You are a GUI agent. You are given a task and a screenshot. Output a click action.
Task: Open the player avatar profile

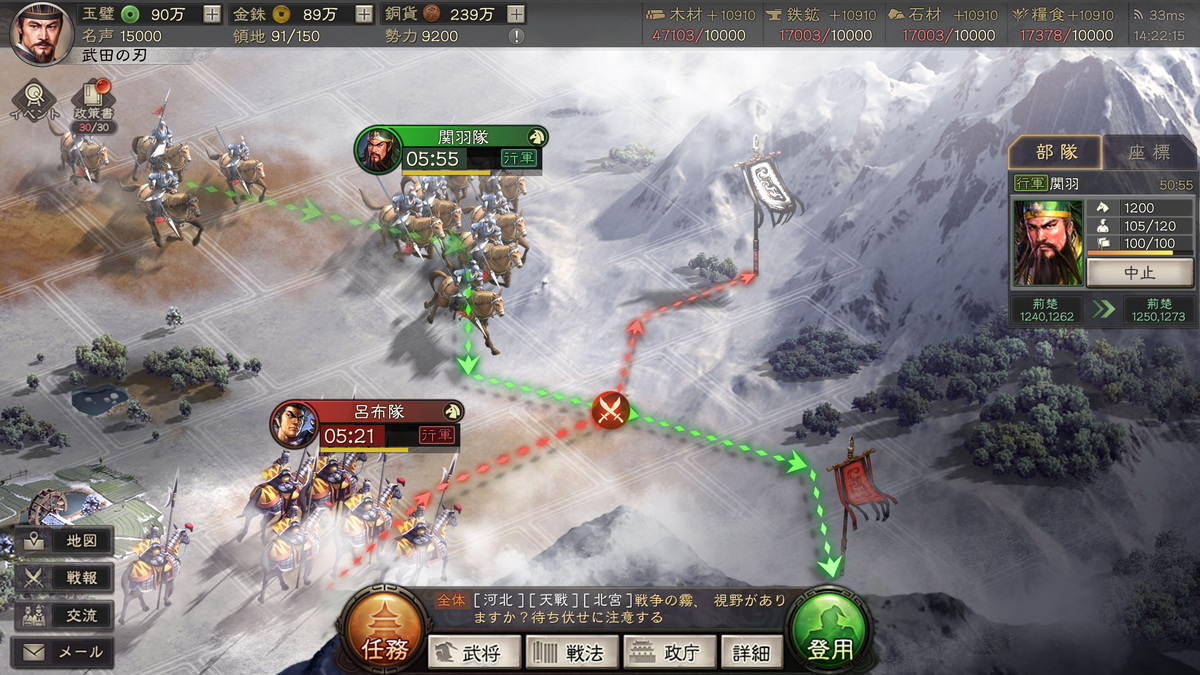[41, 33]
